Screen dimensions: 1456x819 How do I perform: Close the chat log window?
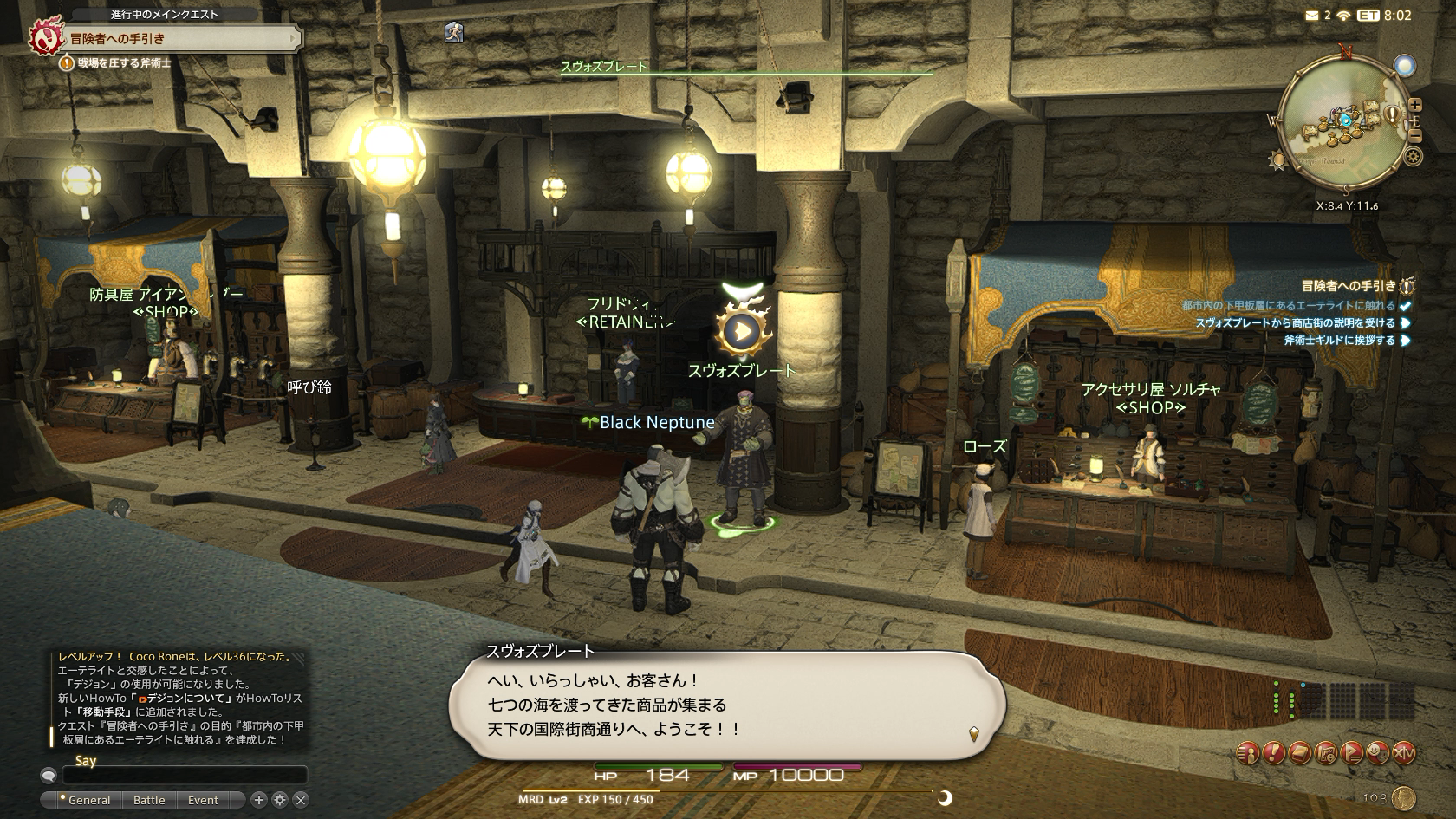pos(301,800)
